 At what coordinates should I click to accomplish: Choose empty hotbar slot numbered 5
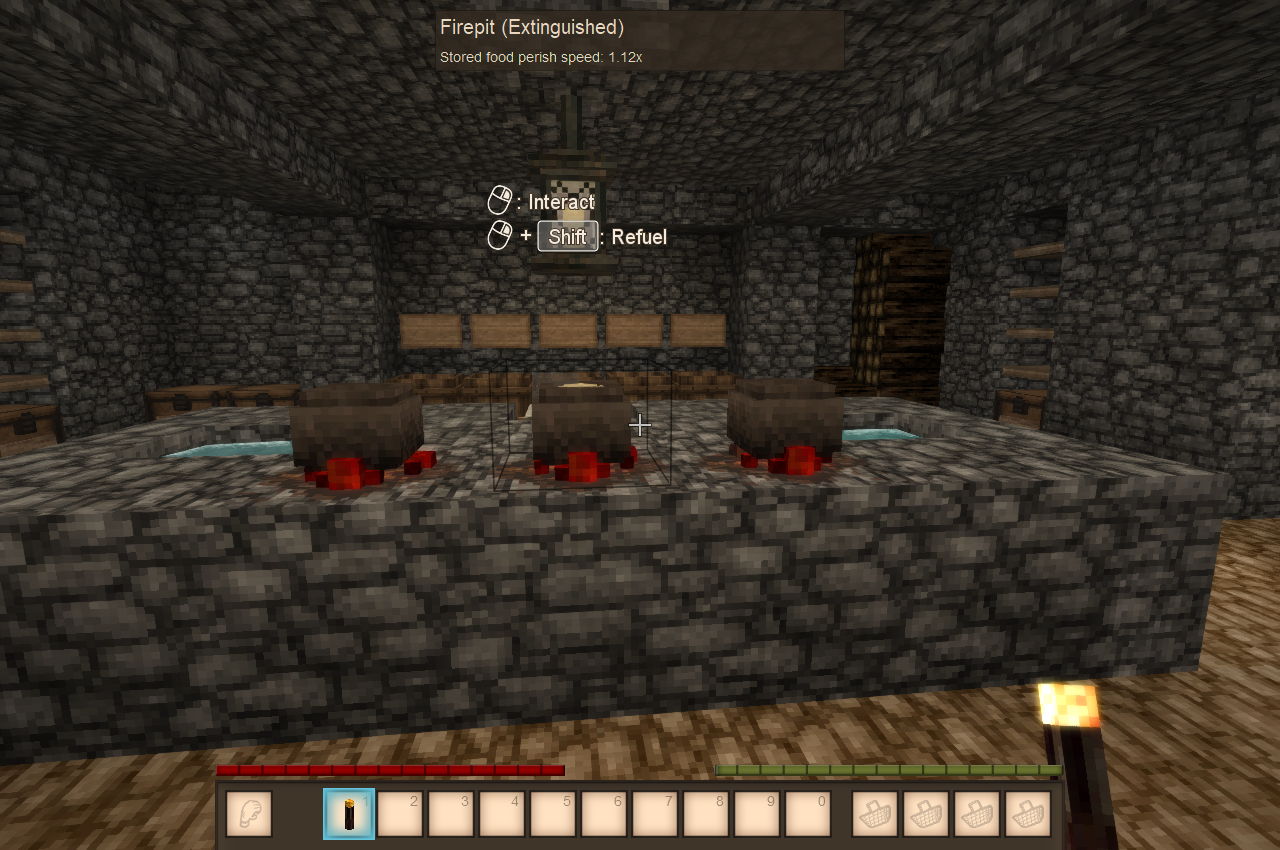click(x=553, y=814)
